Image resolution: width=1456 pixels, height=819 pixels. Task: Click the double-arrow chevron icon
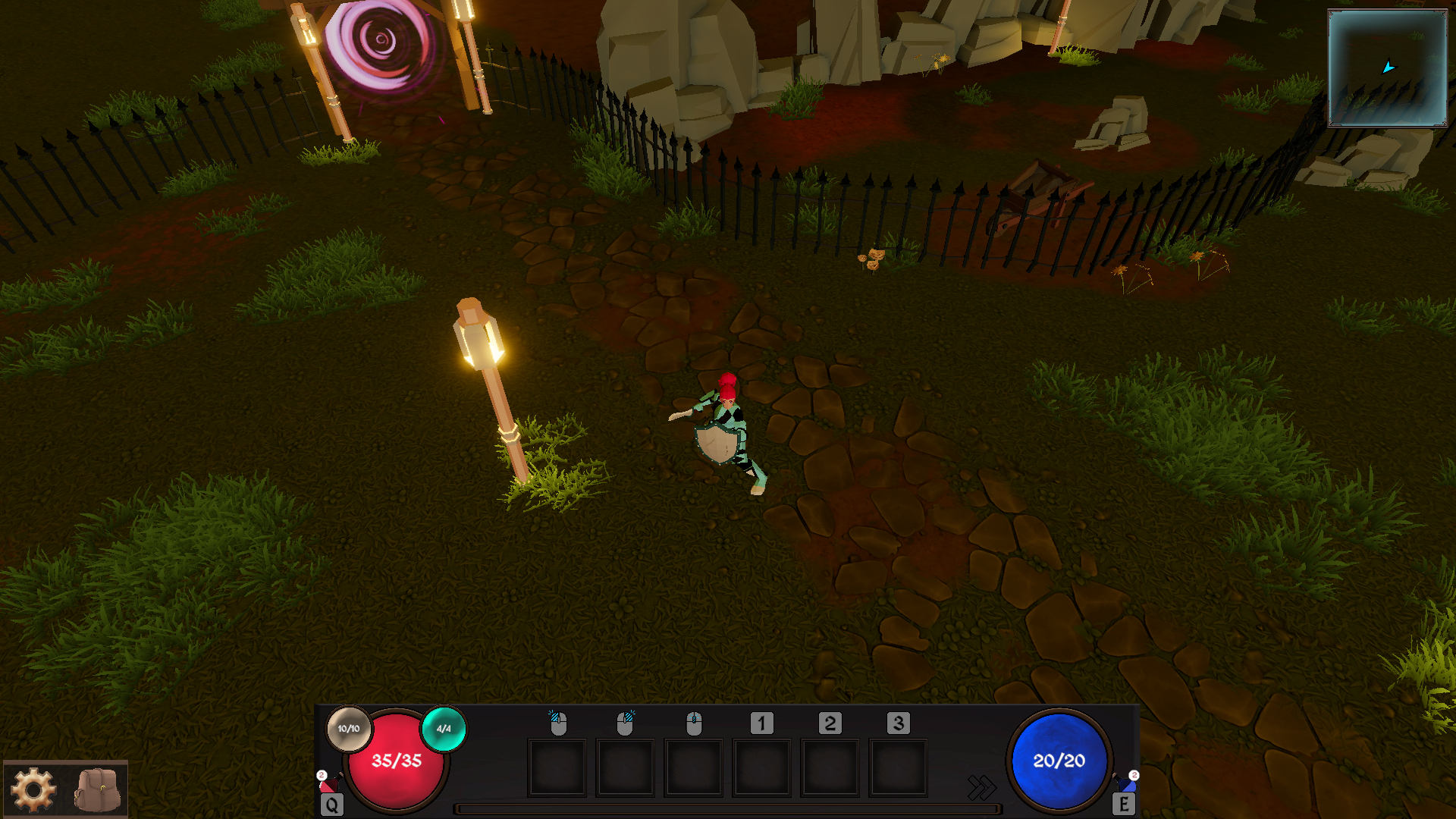(981, 787)
